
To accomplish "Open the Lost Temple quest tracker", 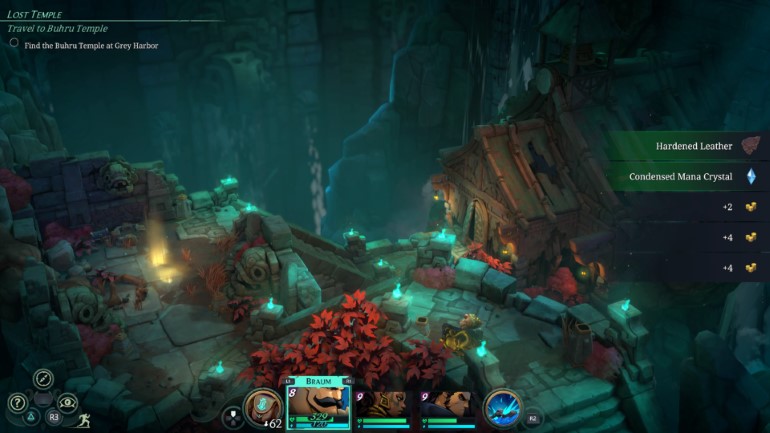I will [x=35, y=15].
